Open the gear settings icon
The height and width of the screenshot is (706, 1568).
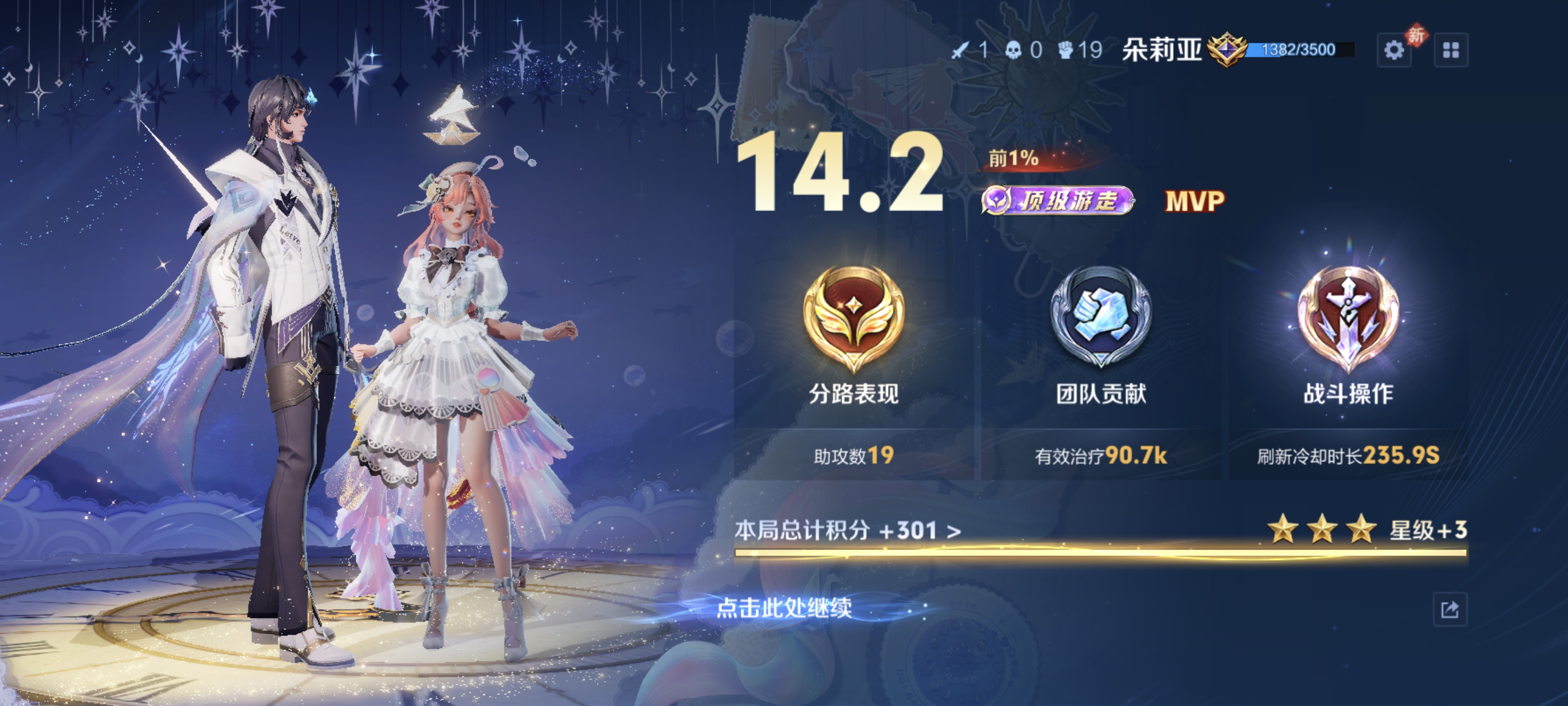1394,50
